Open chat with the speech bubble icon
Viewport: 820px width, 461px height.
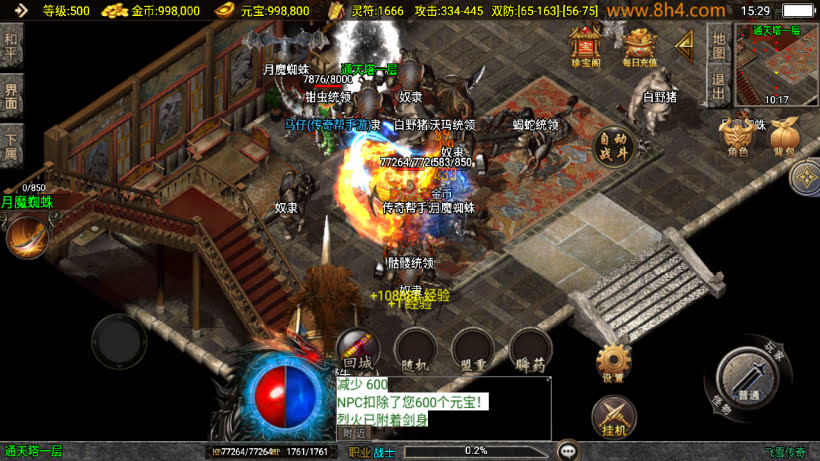pyautogui.click(x=569, y=451)
